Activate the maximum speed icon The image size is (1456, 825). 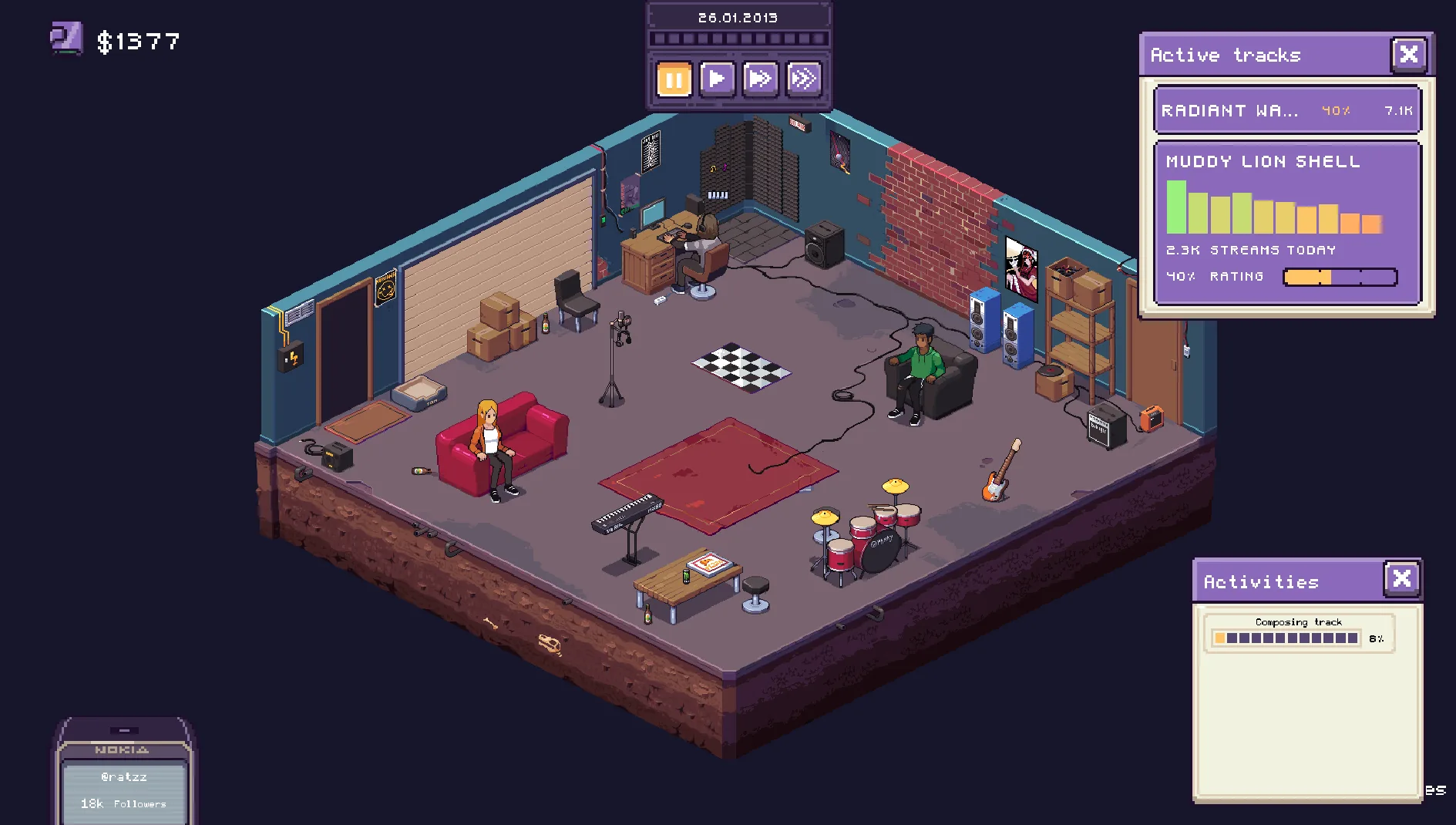[805, 78]
